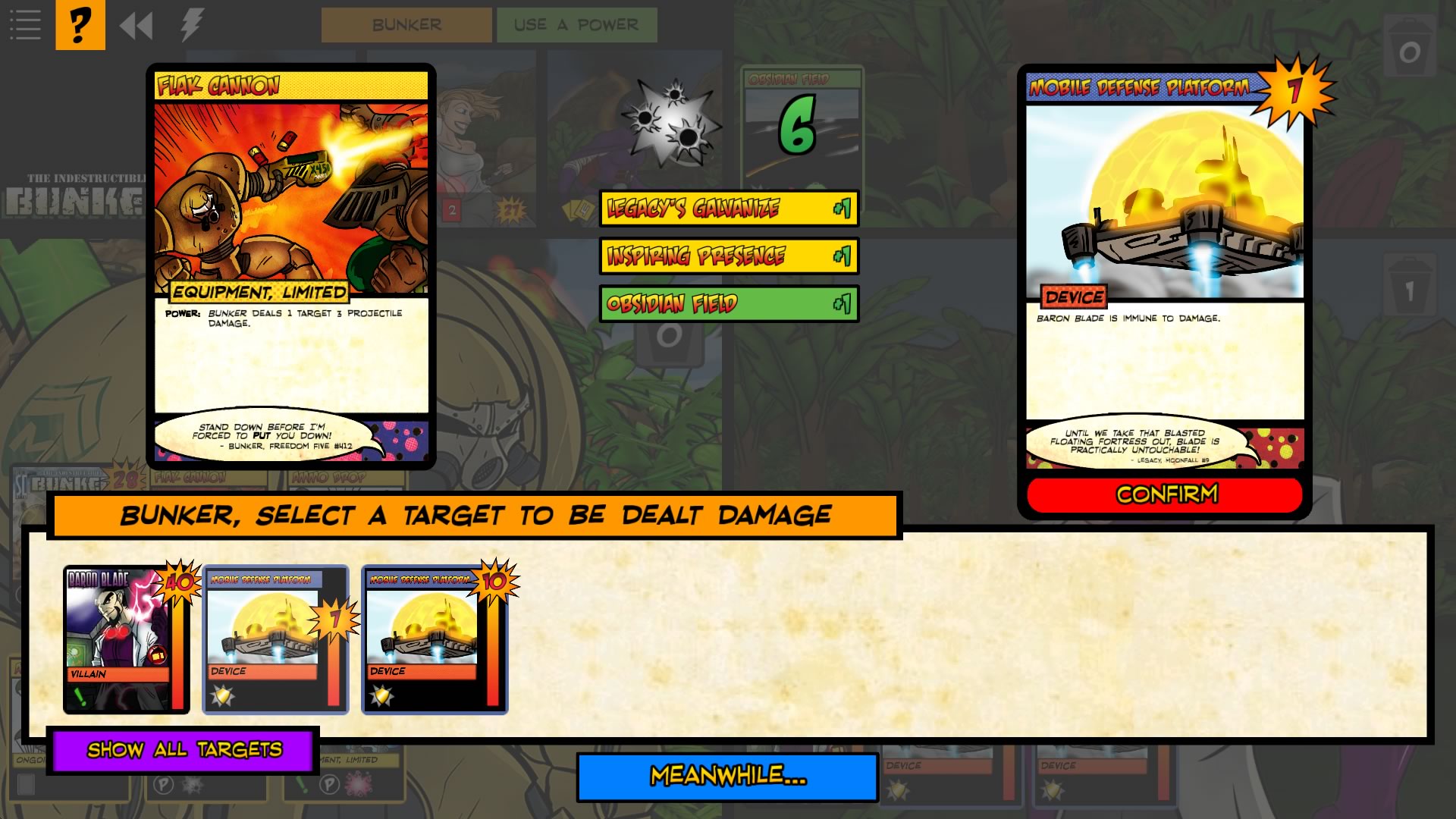Expand the Inspiring Presence modifier entry
Image resolution: width=1456 pixels, height=819 pixels.
[x=726, y=256]
